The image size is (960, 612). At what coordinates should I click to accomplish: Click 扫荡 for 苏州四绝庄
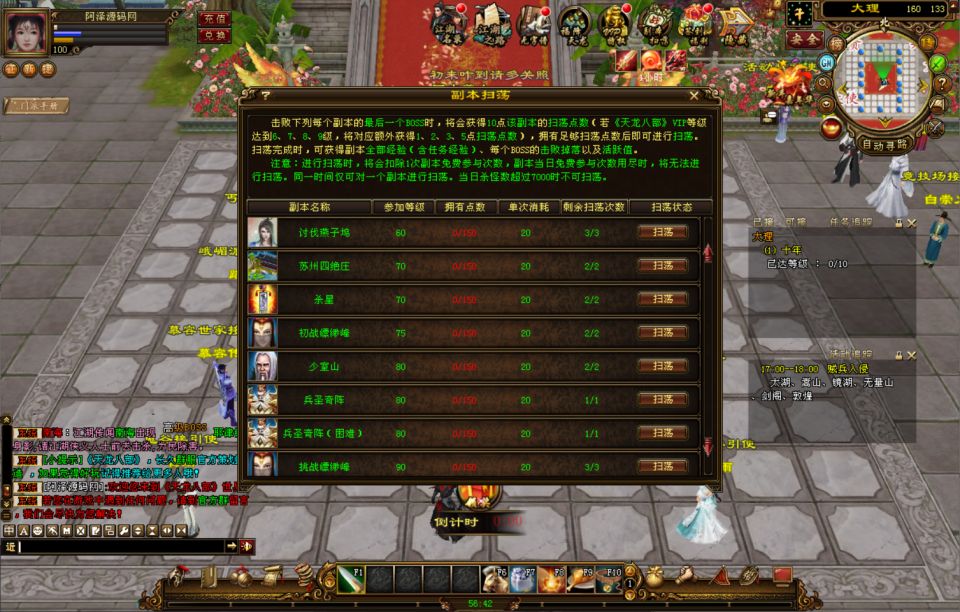(x=663, y=266)
